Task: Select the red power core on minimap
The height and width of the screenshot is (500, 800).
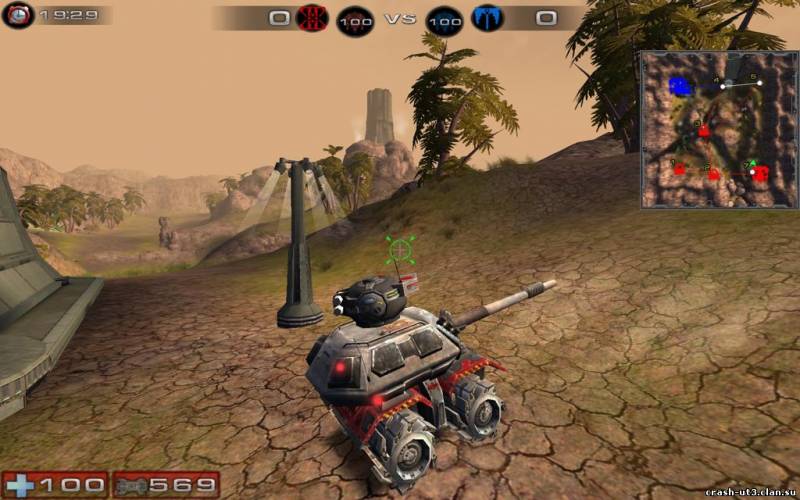Action: 760,173
